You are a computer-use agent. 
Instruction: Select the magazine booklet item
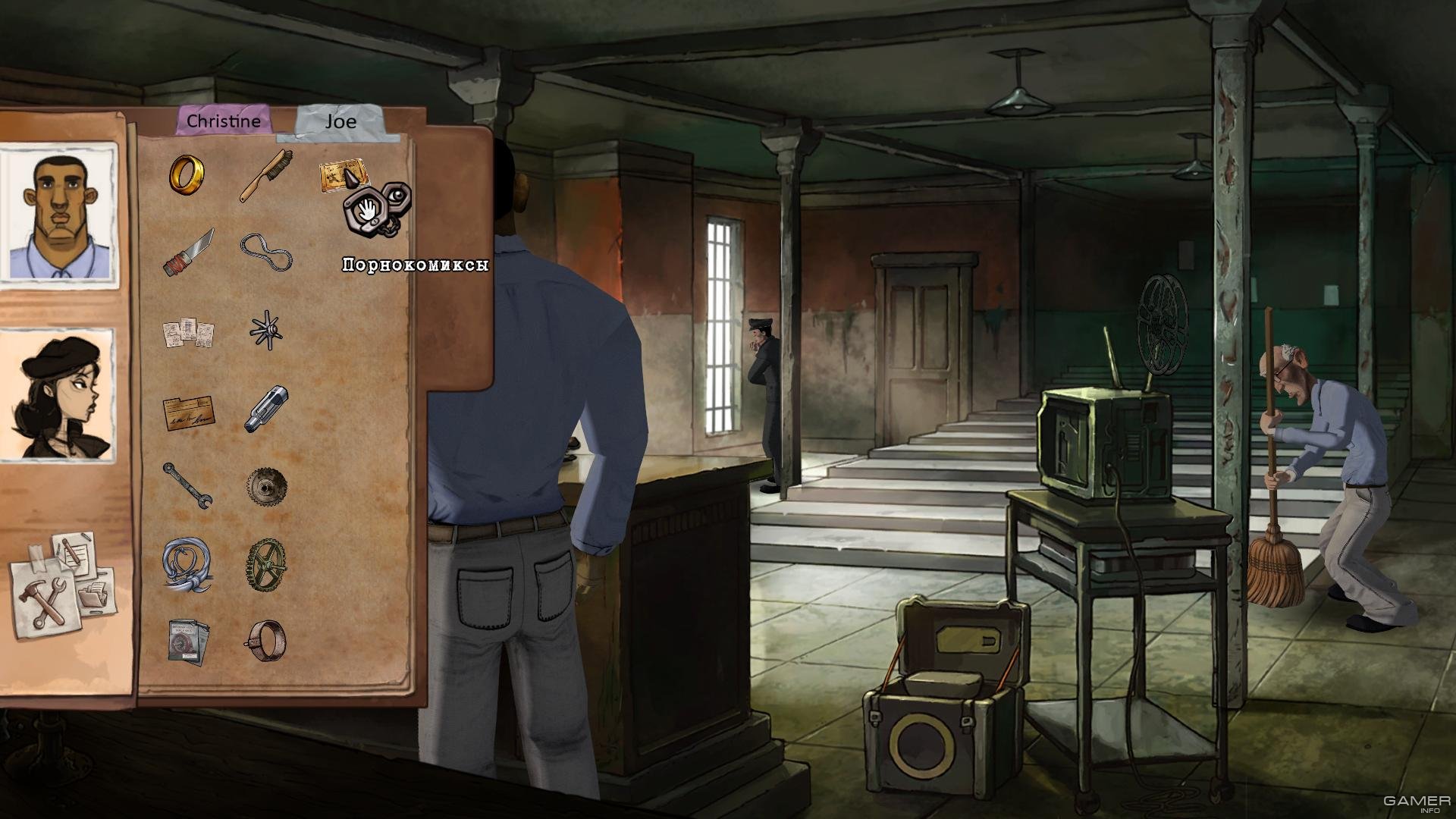[x=187, y=642]
